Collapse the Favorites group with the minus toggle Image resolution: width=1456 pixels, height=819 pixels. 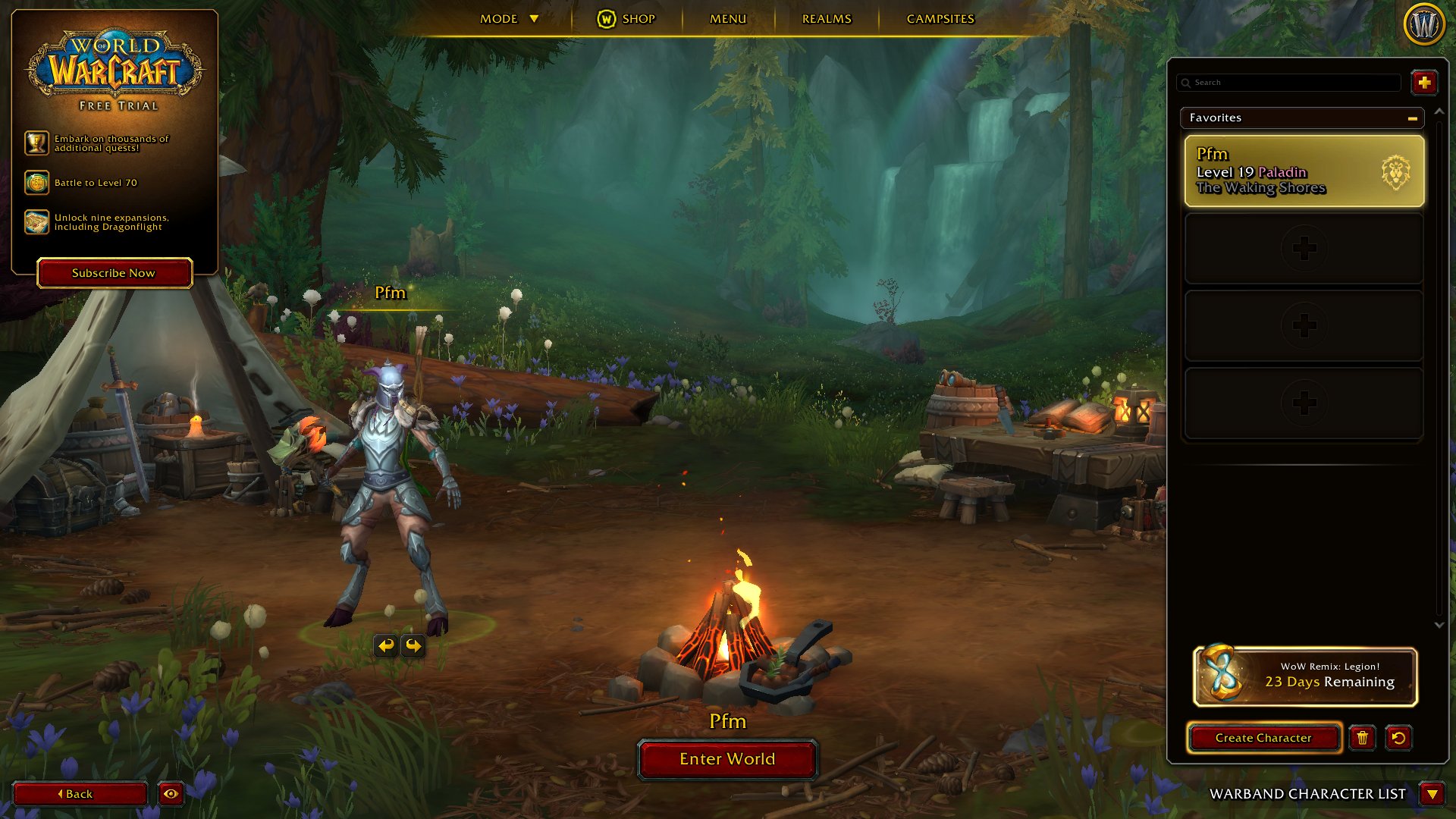(1412, 118)
